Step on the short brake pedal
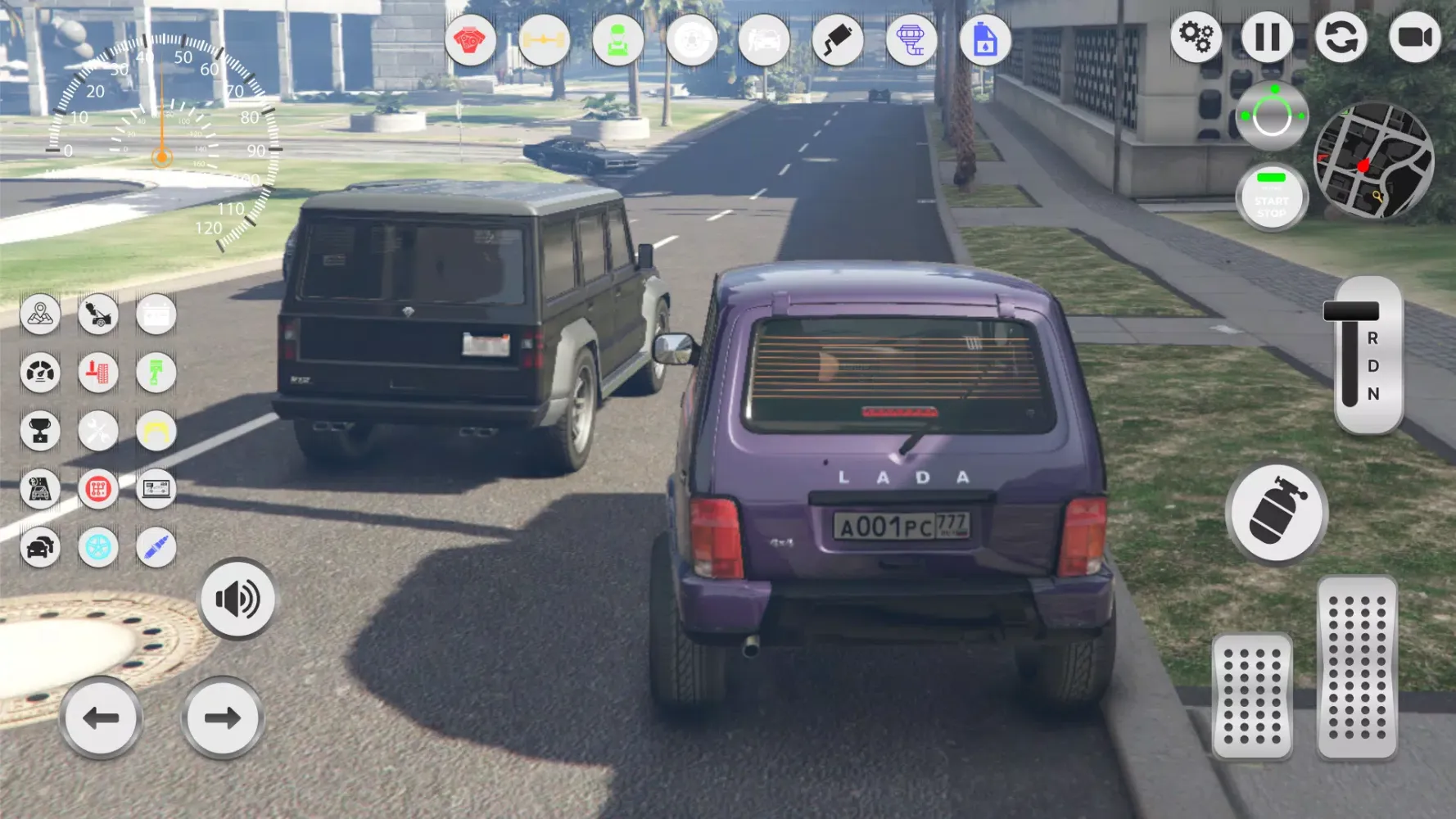This screenshot has width=1456, height=819. click(1251, 695)
